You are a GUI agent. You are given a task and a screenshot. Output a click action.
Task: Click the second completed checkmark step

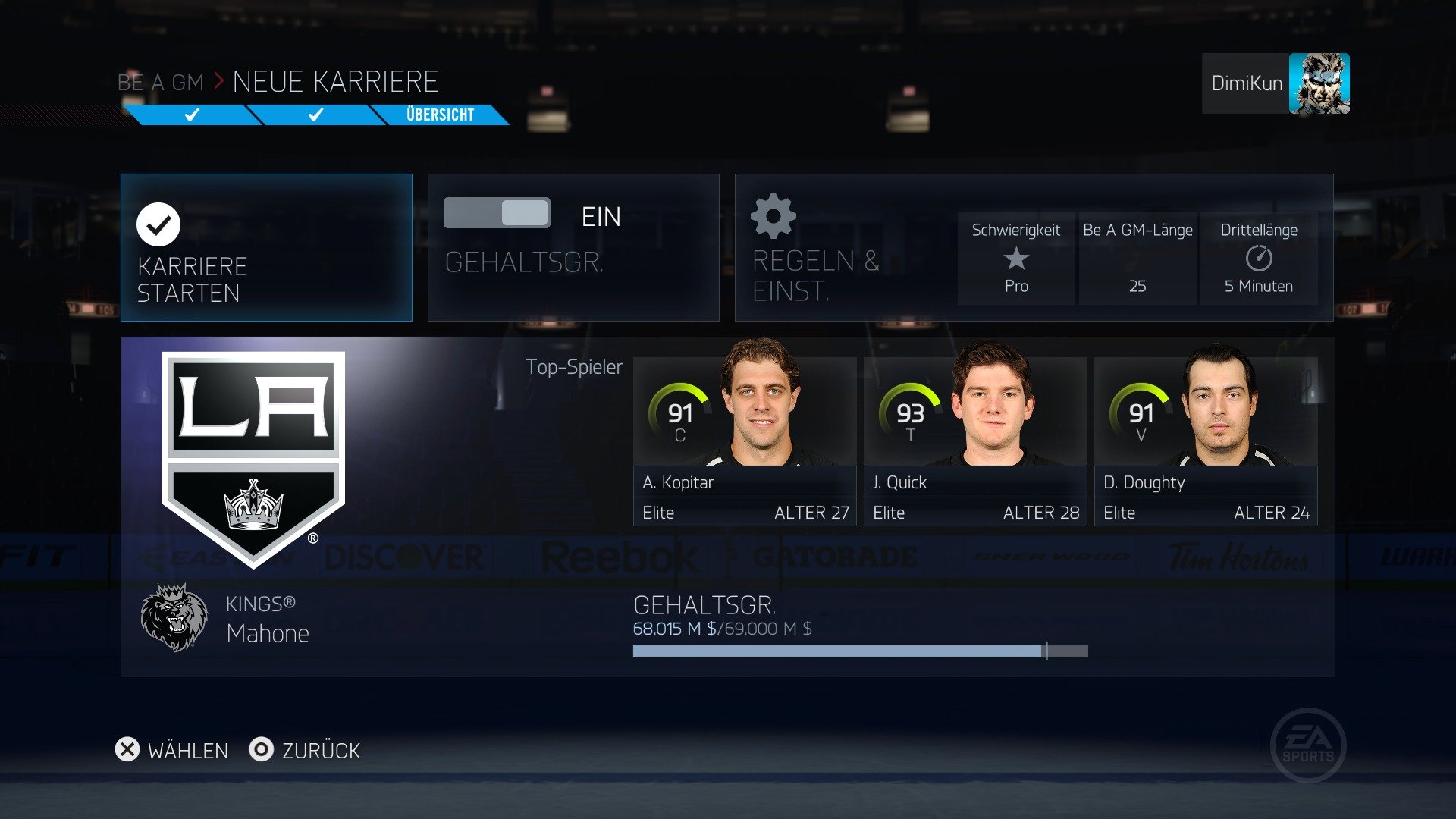314,115
